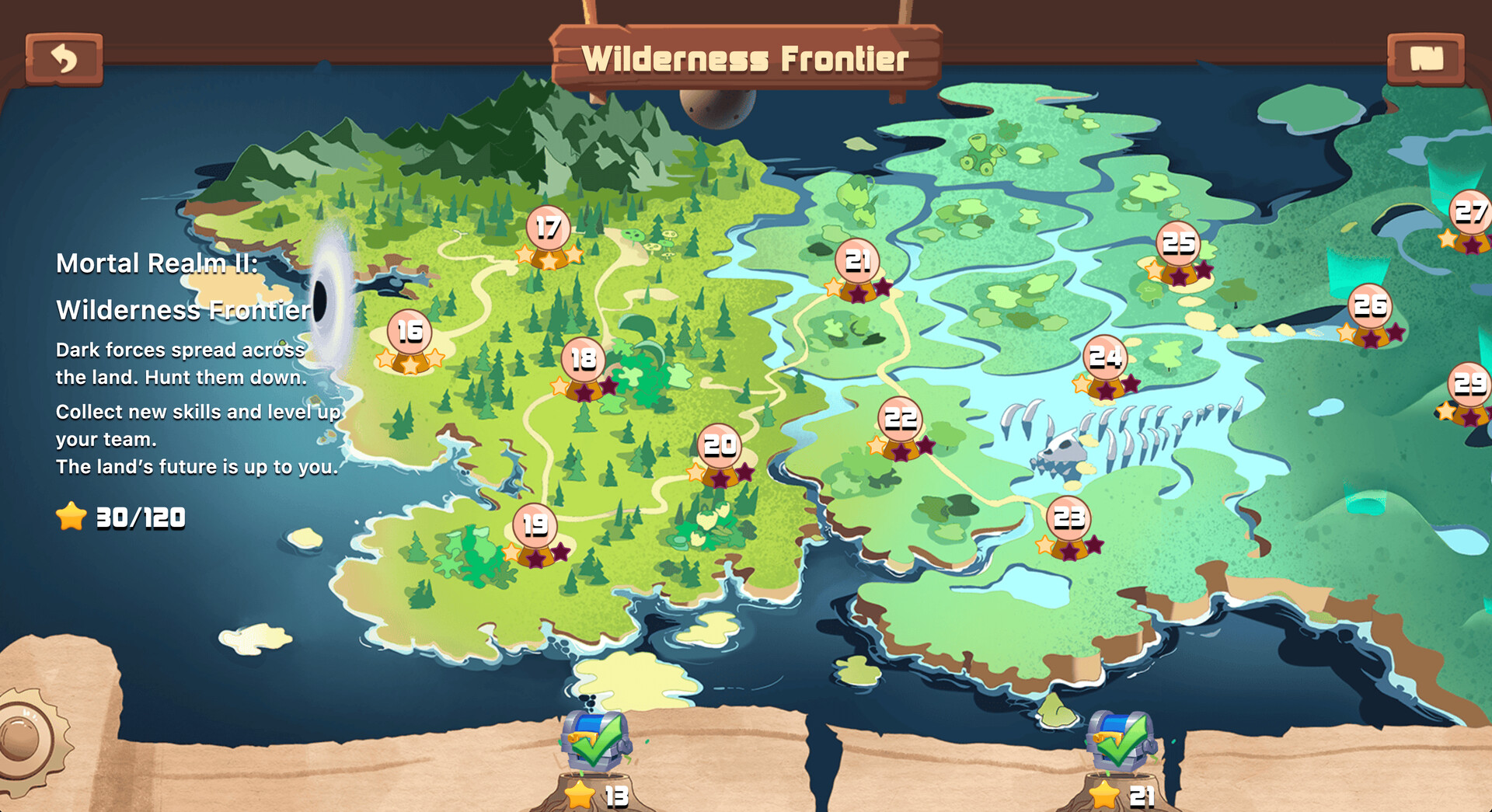Open level 25 stage node

1180,243
